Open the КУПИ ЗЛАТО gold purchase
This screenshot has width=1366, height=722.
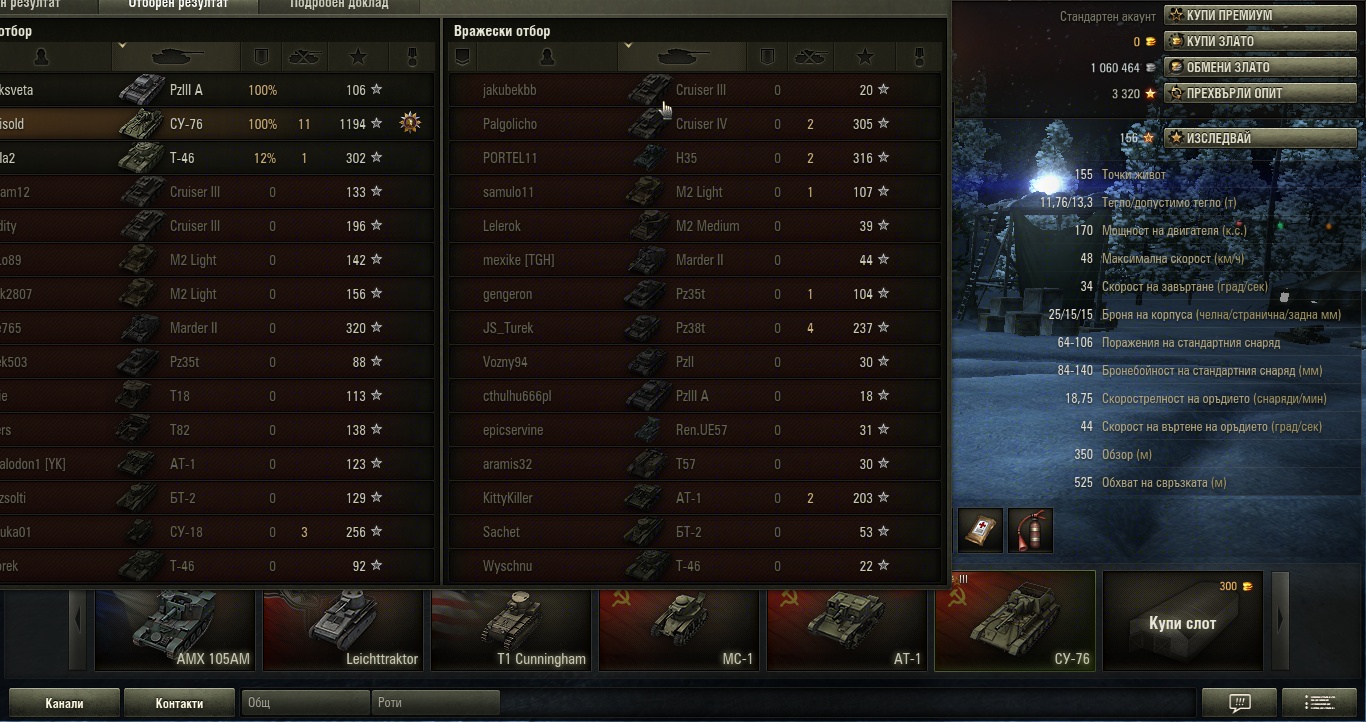click(1246, 42)
